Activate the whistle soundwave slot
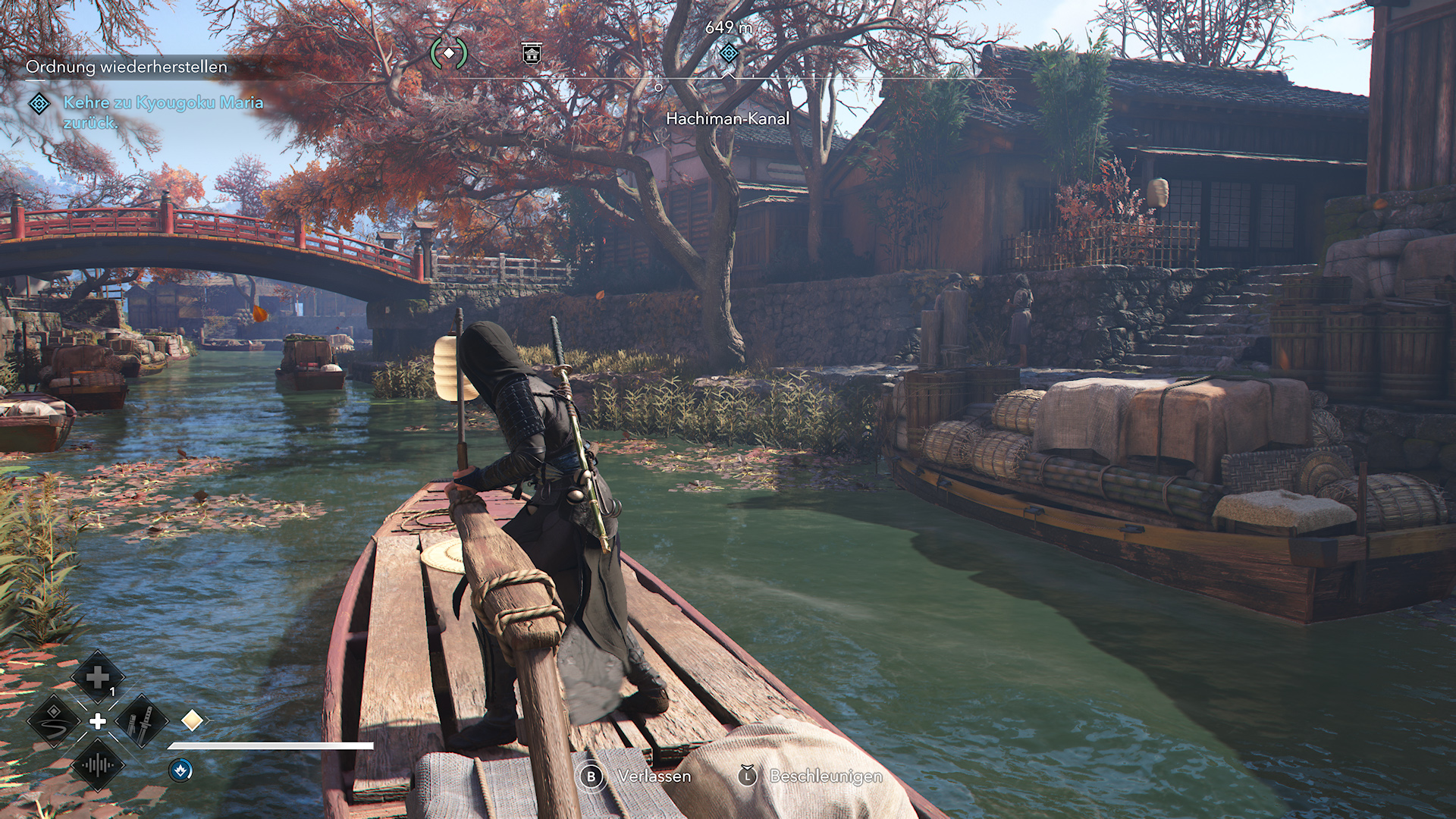Image resolution: width=1456 pixels, height=819 pixels. (98, 765)
